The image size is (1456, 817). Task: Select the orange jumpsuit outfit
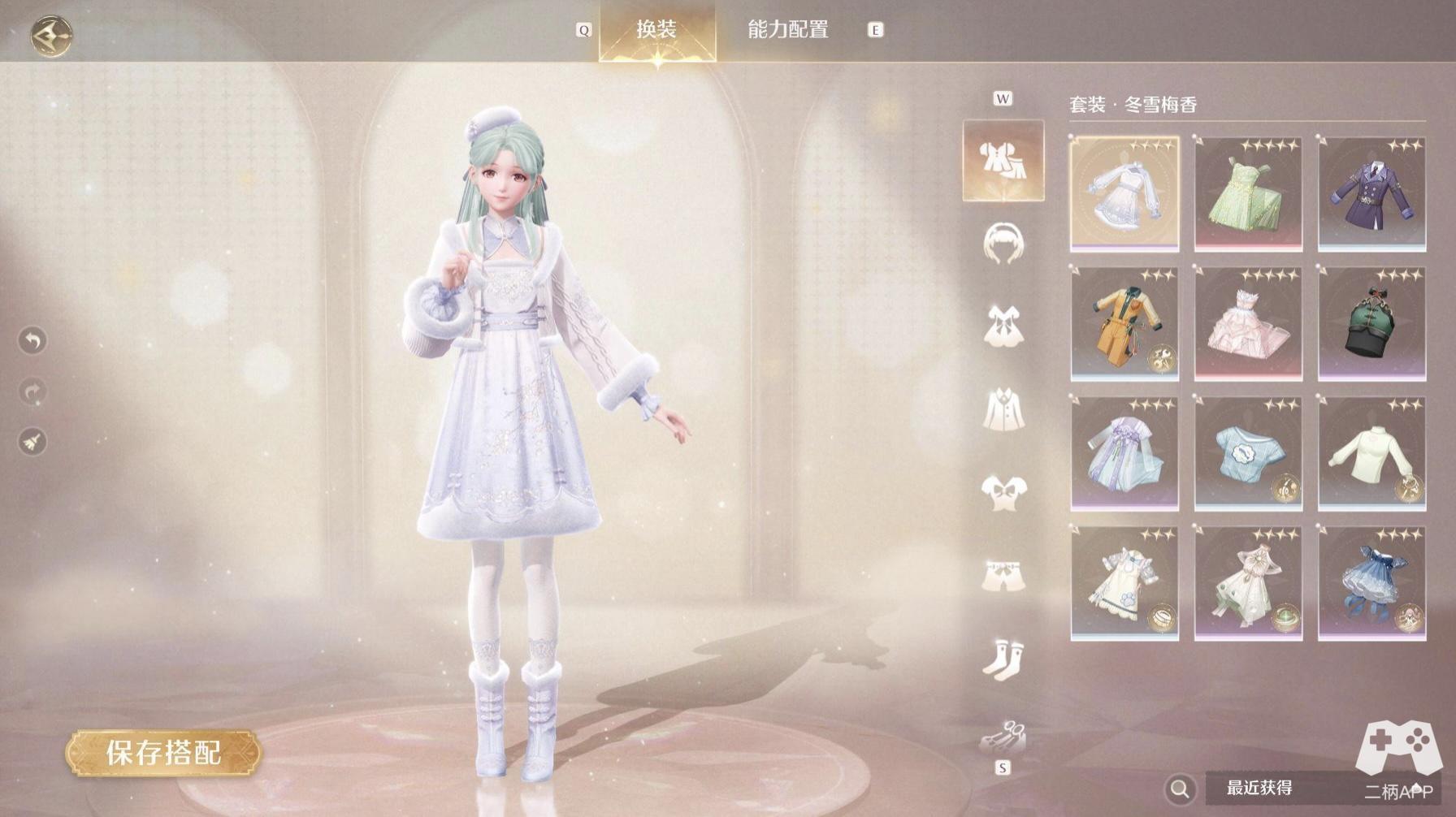click(x=1124, y=324)
